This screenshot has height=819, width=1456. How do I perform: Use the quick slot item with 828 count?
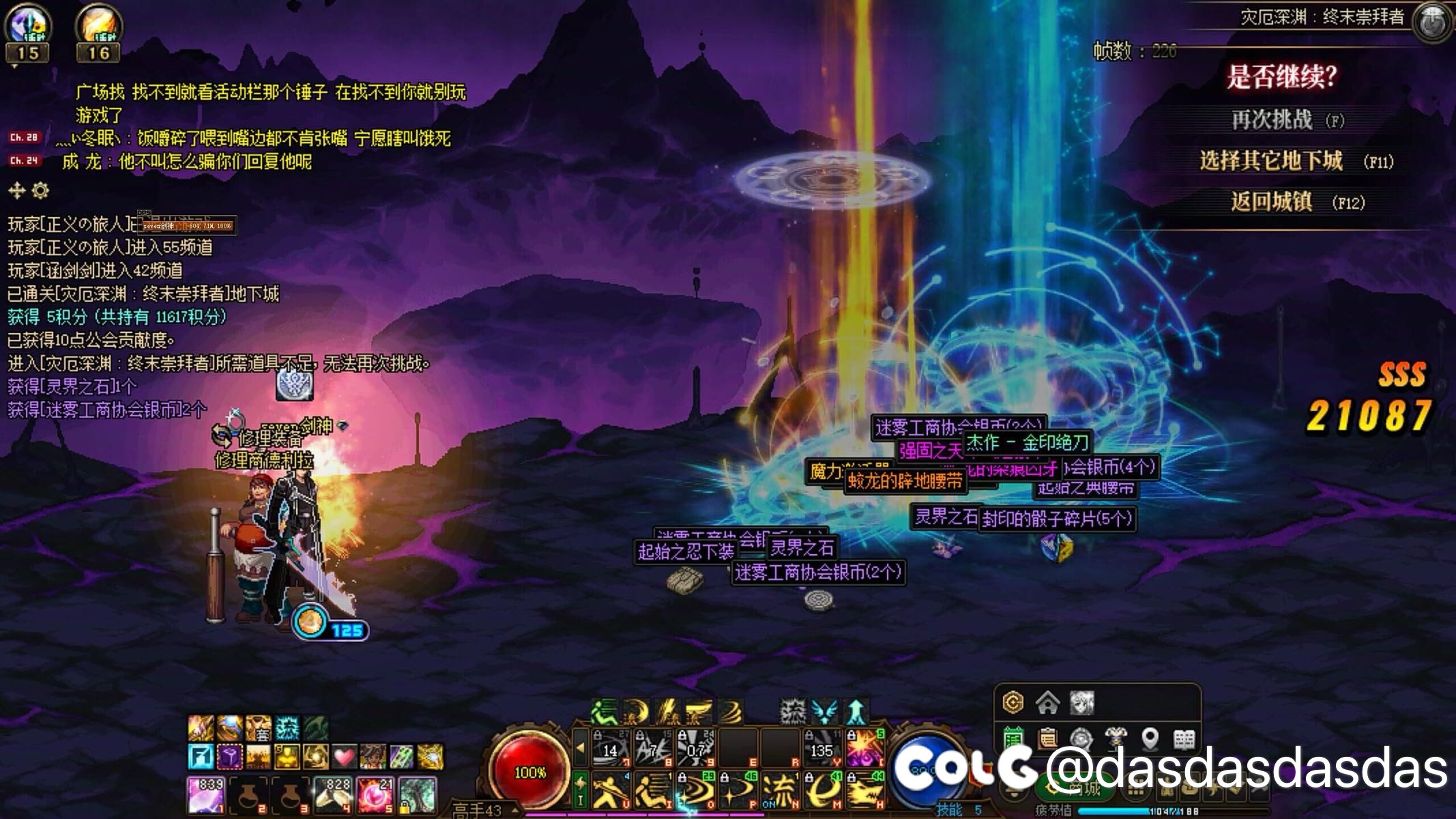click(334, 796)
